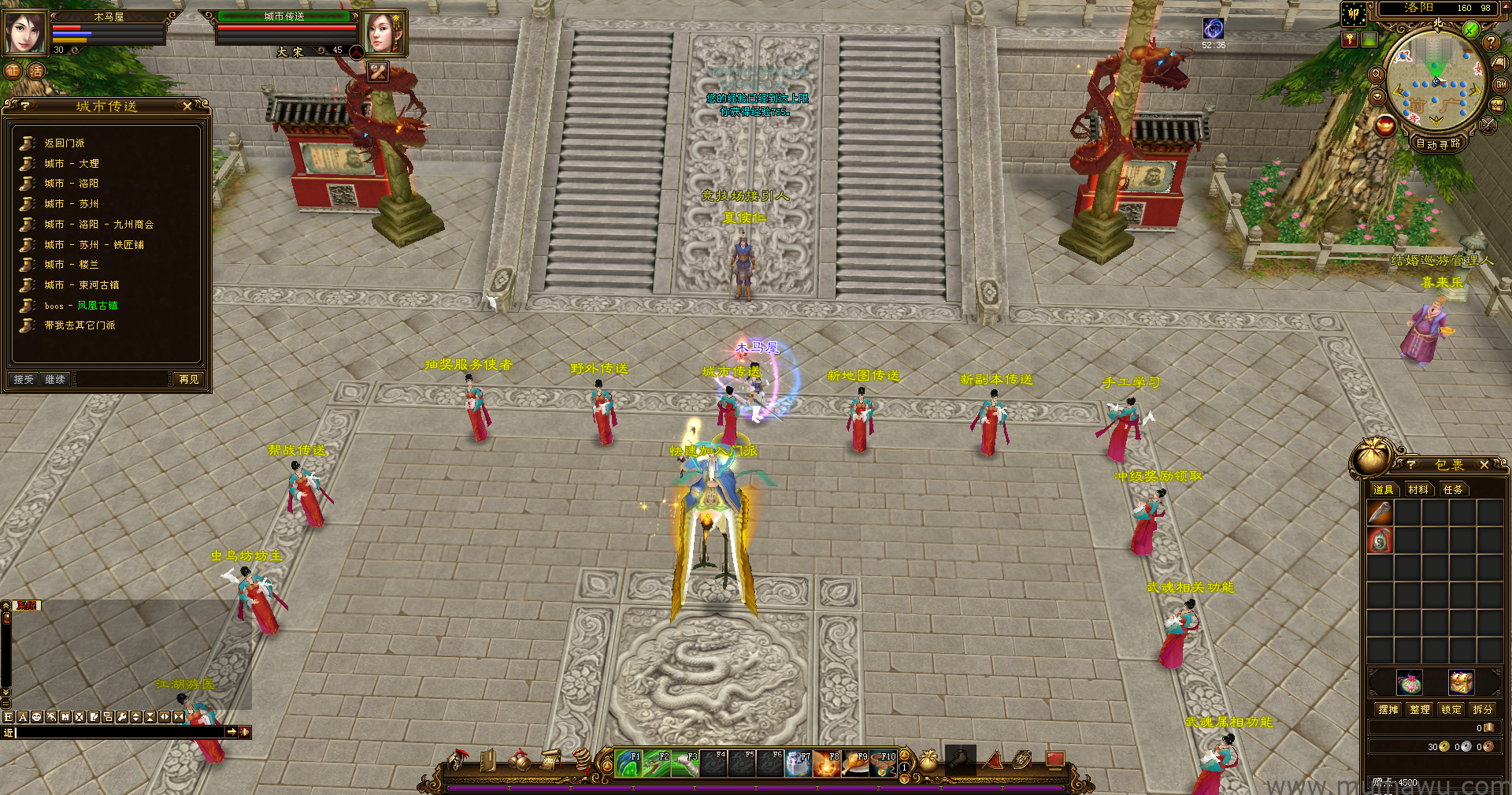The height and width of the screenshot is (795, 1512).
Task: Open the 摆摊 stall button
Action: tap(1388, 710)
